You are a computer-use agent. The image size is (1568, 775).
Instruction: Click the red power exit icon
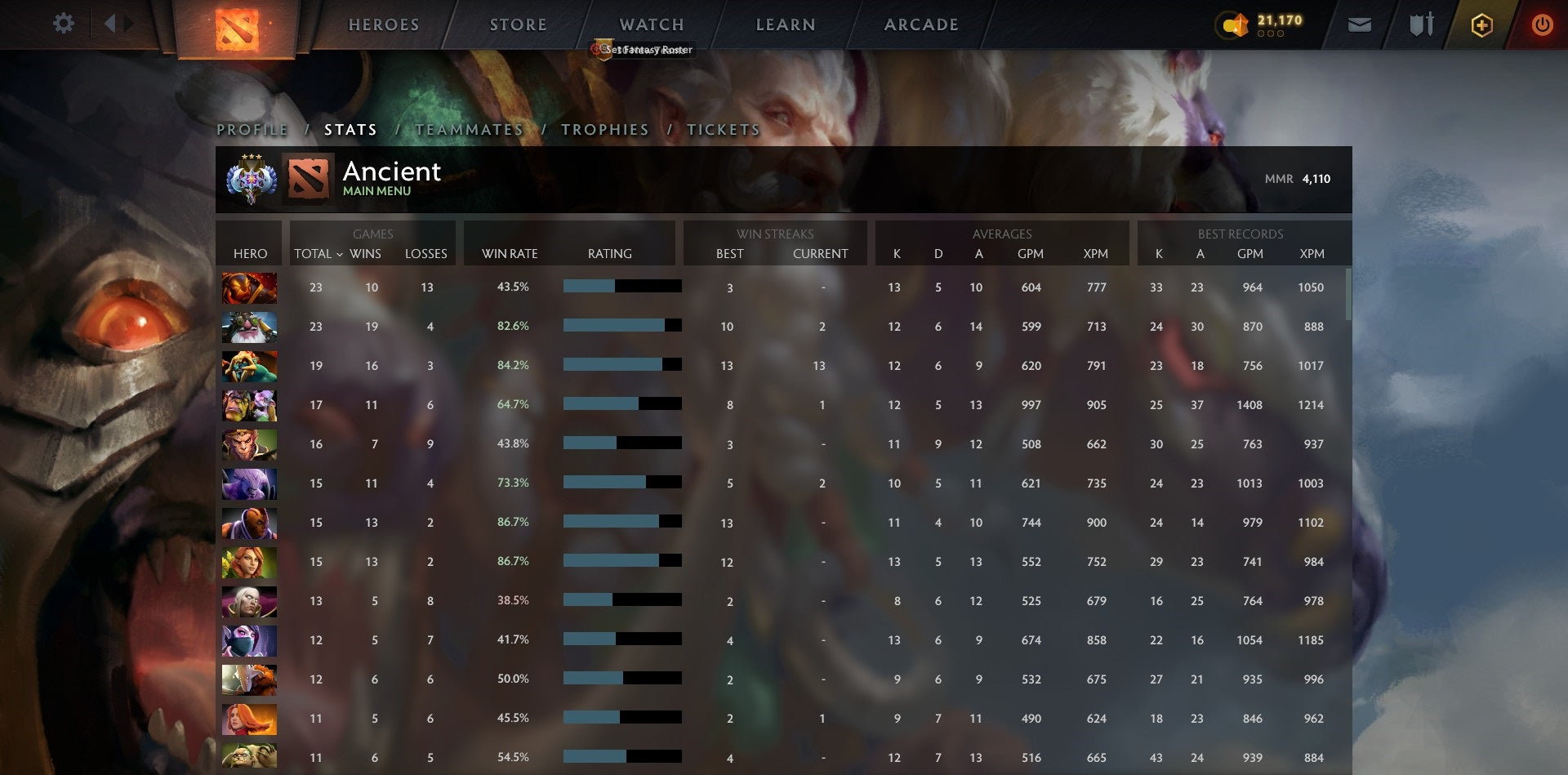point(1543,24)
